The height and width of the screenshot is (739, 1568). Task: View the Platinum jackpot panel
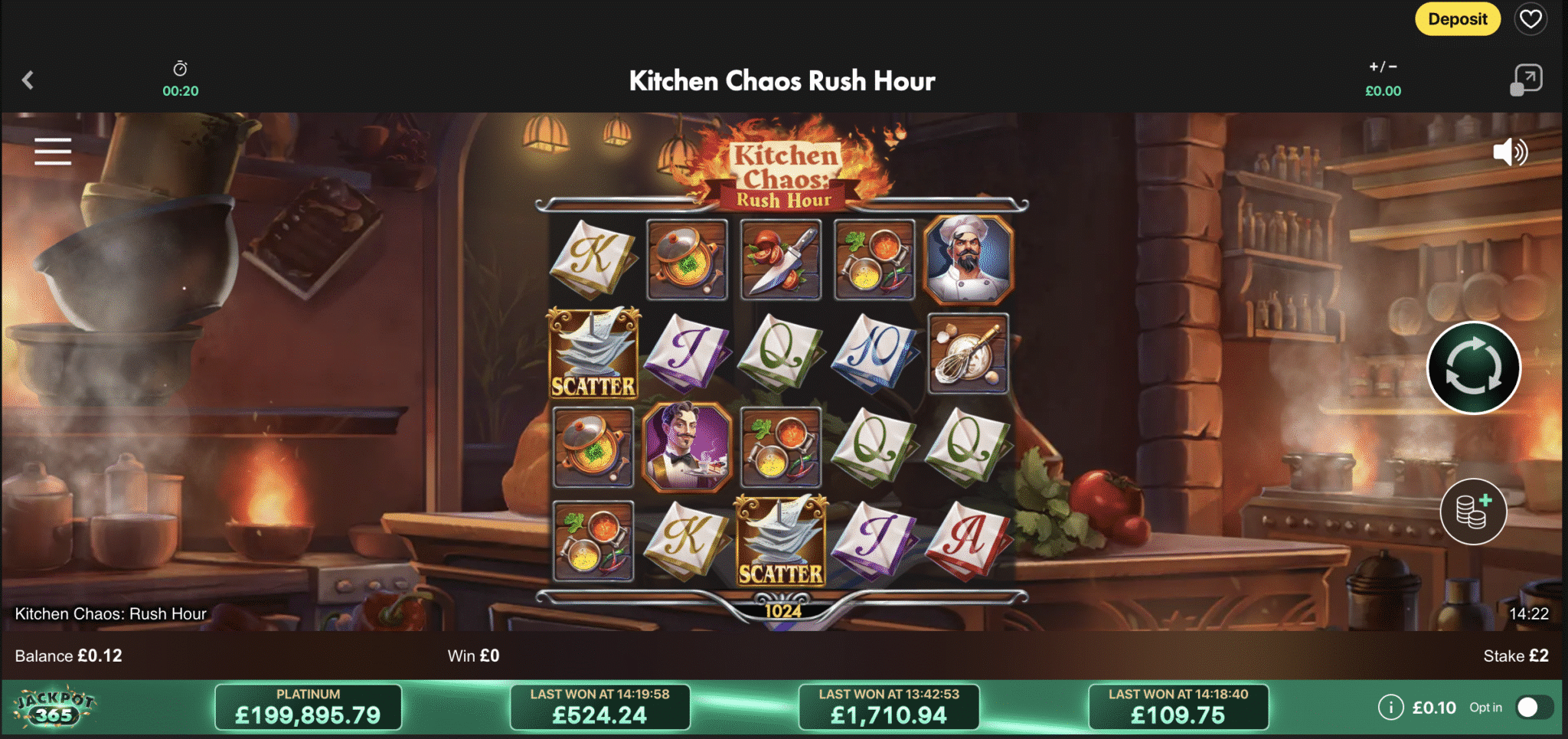[308, 707]
